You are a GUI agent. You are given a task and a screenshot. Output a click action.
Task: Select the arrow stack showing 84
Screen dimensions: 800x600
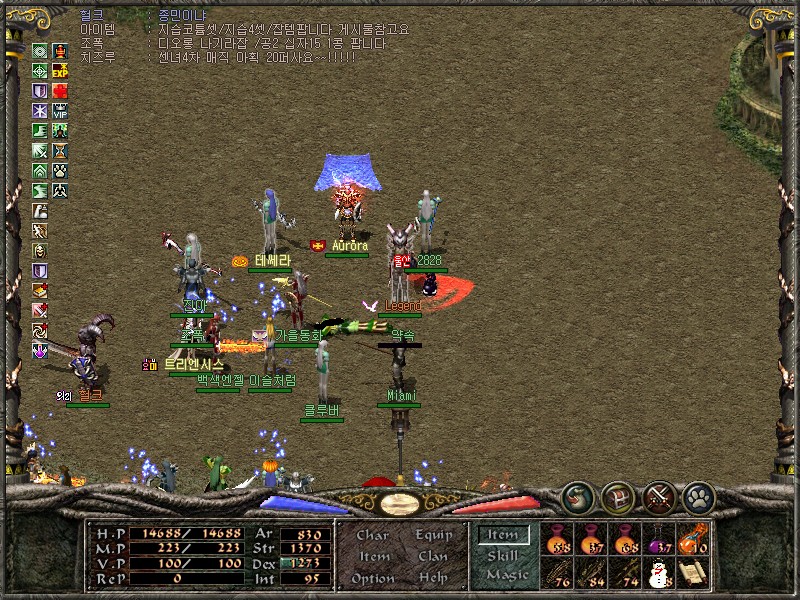tap(591, 573)
